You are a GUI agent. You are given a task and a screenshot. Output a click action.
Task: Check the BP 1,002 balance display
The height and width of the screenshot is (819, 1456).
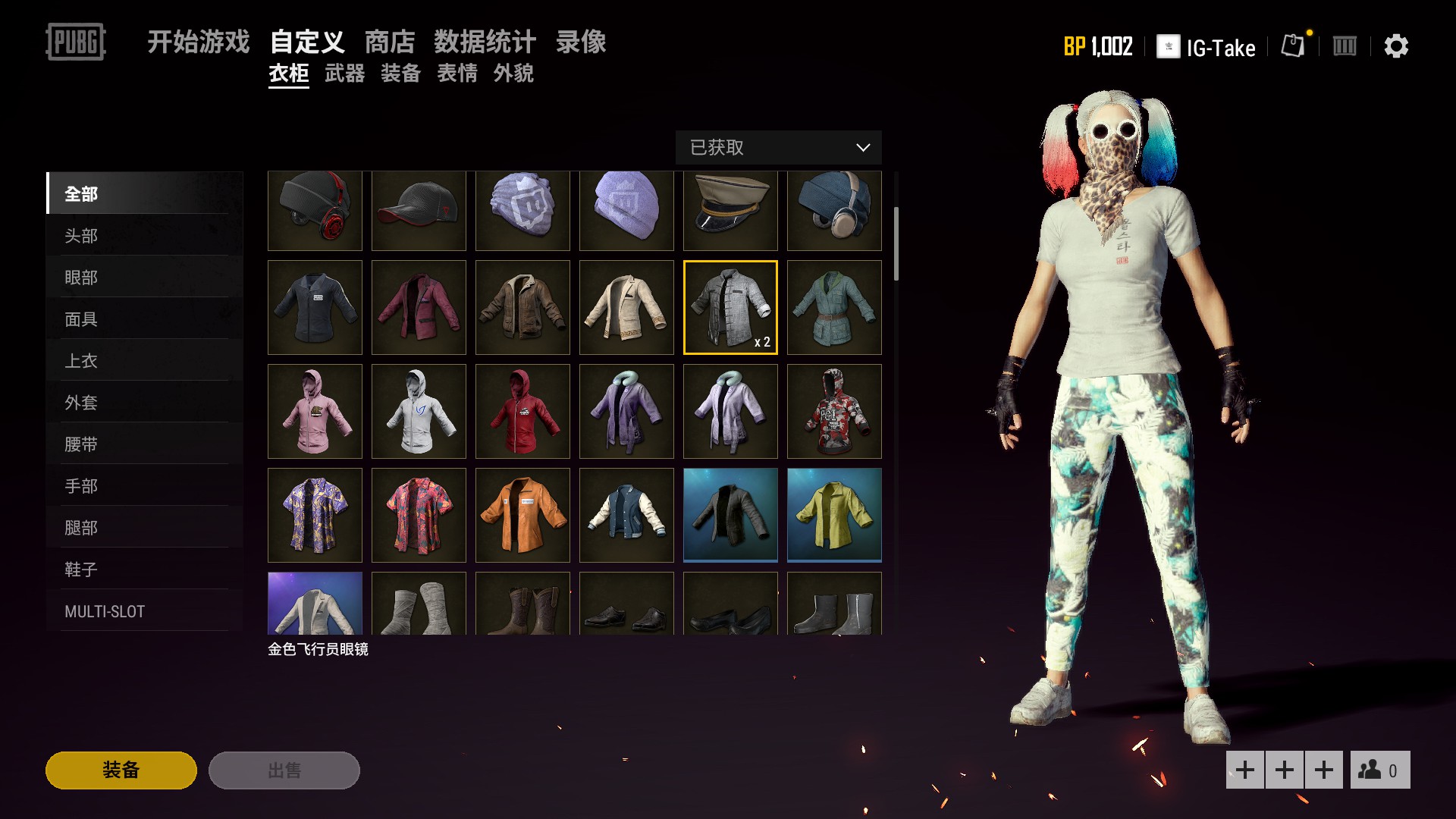click(x=1098, y=46)
